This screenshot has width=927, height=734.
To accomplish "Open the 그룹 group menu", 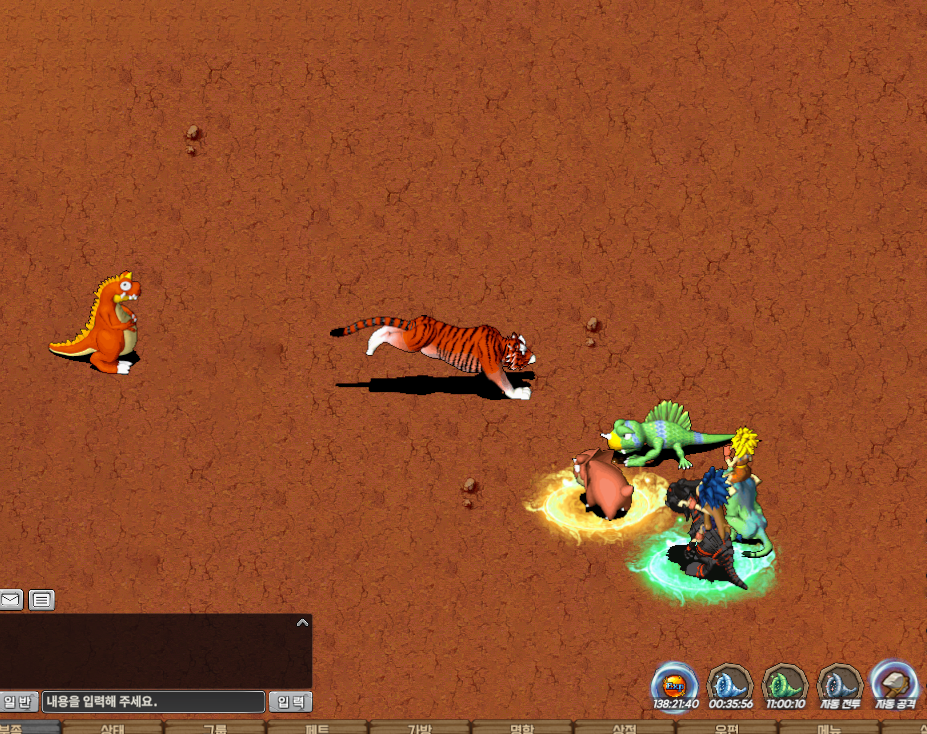I will pyautogui.click(x=215, y=728).
